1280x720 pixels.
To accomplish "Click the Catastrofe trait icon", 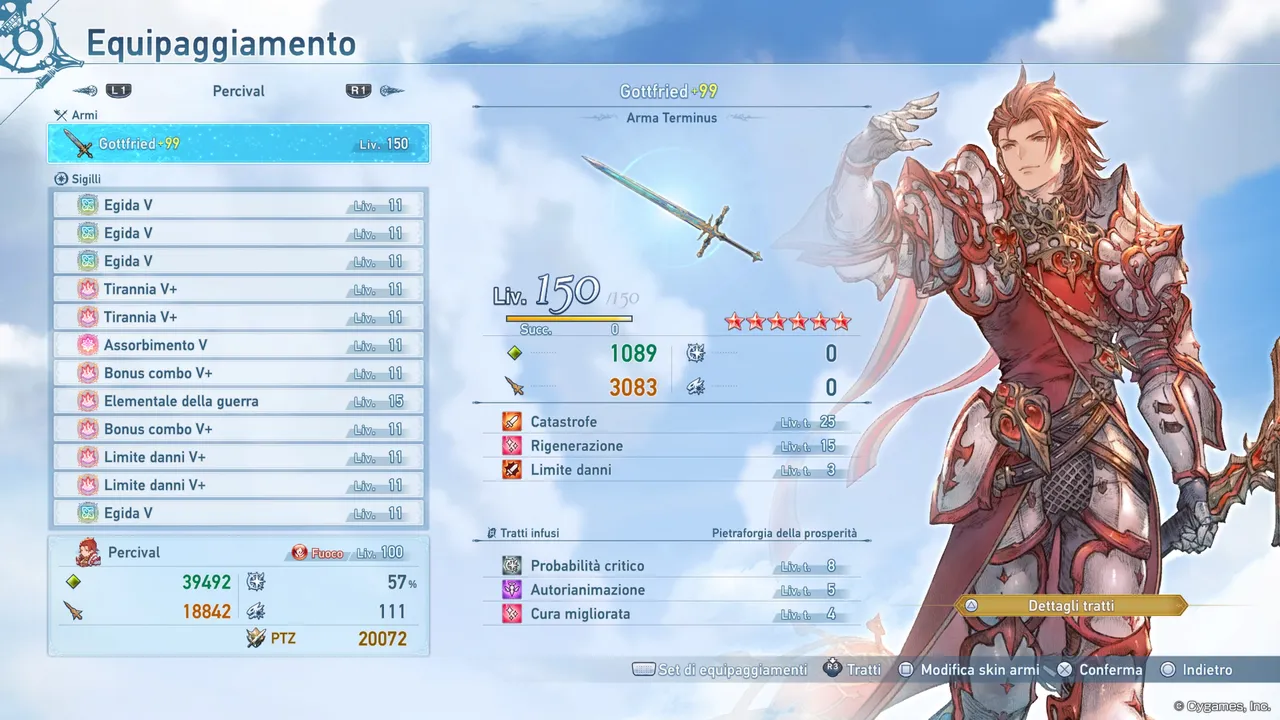I will pyautogui.click(x=511, y=421).
